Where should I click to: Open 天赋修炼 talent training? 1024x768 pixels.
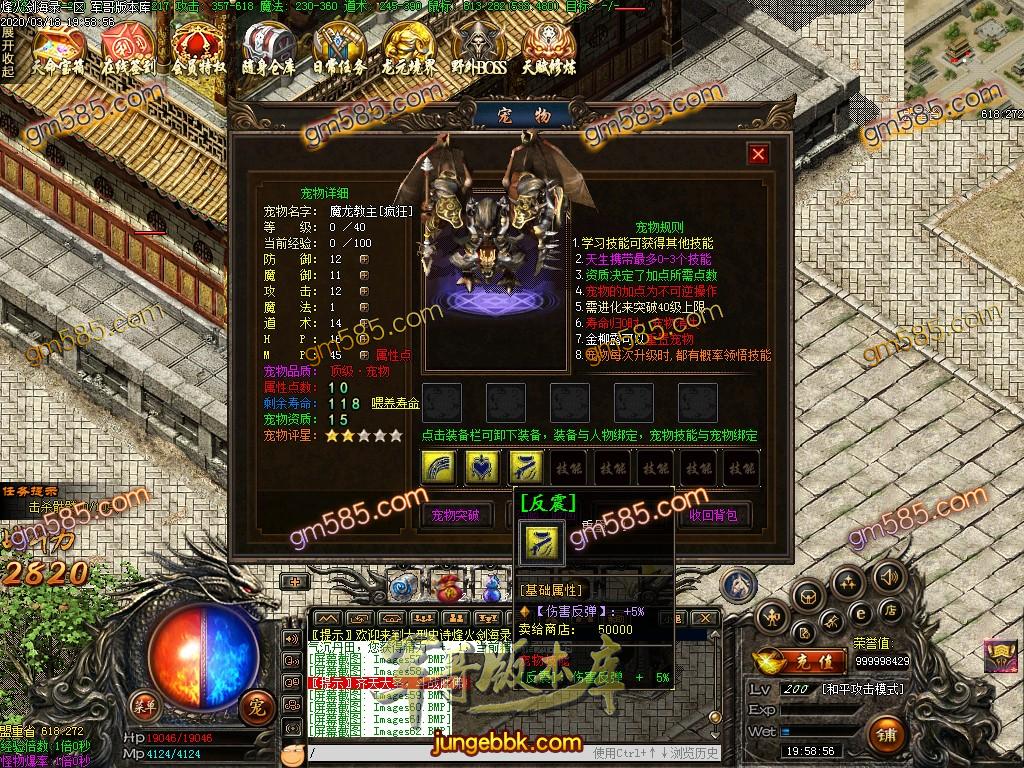coord(548,47)
